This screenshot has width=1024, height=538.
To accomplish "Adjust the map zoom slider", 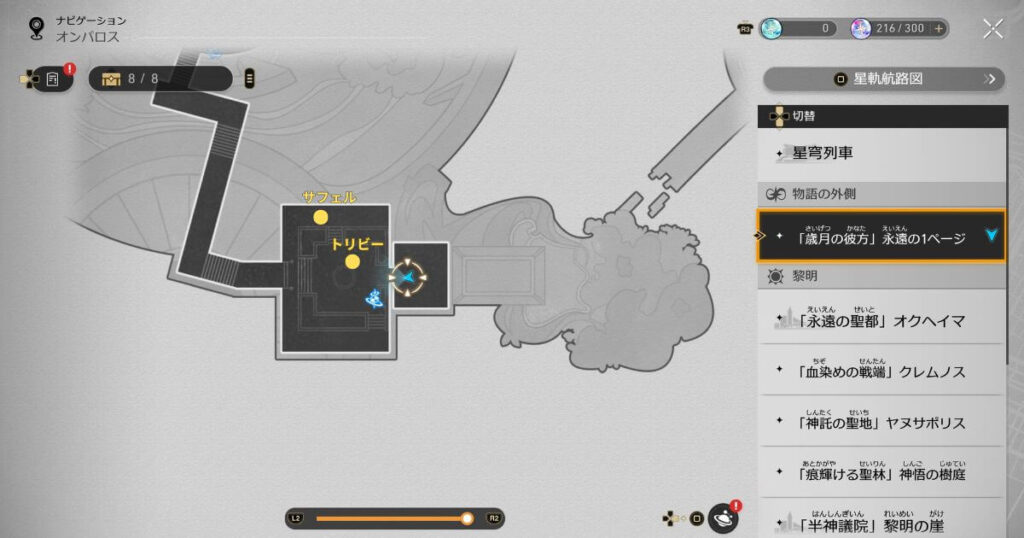I will click(x=466, y=518).
